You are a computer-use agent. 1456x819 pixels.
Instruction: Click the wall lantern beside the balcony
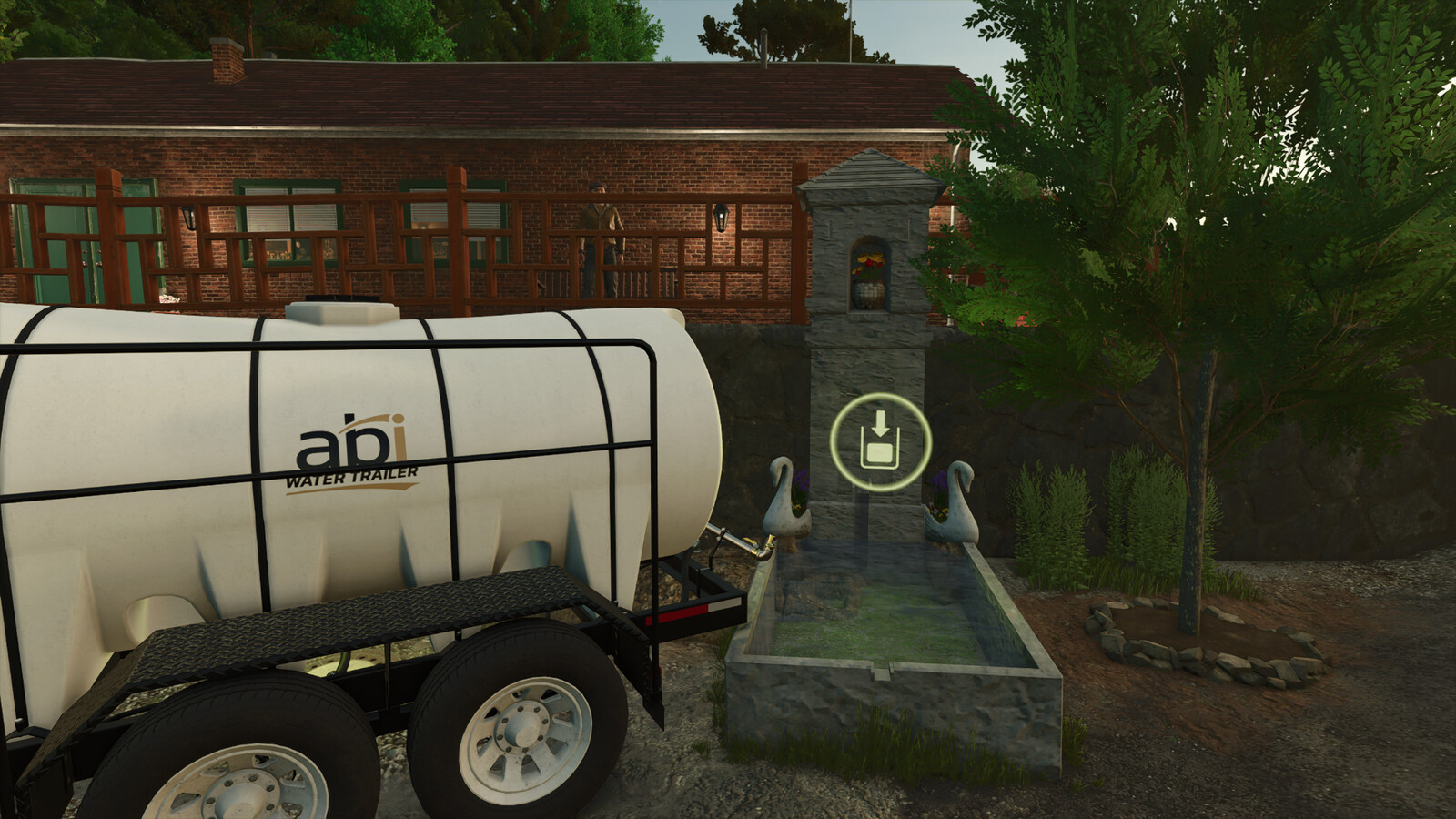point(719,217)
